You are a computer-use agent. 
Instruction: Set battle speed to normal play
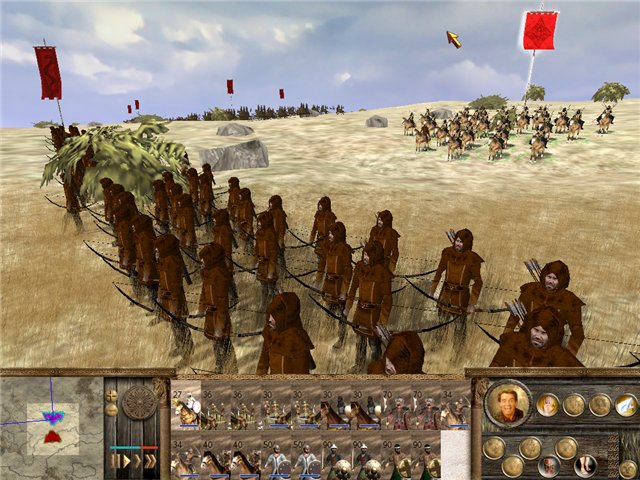(x=126, y=461)
